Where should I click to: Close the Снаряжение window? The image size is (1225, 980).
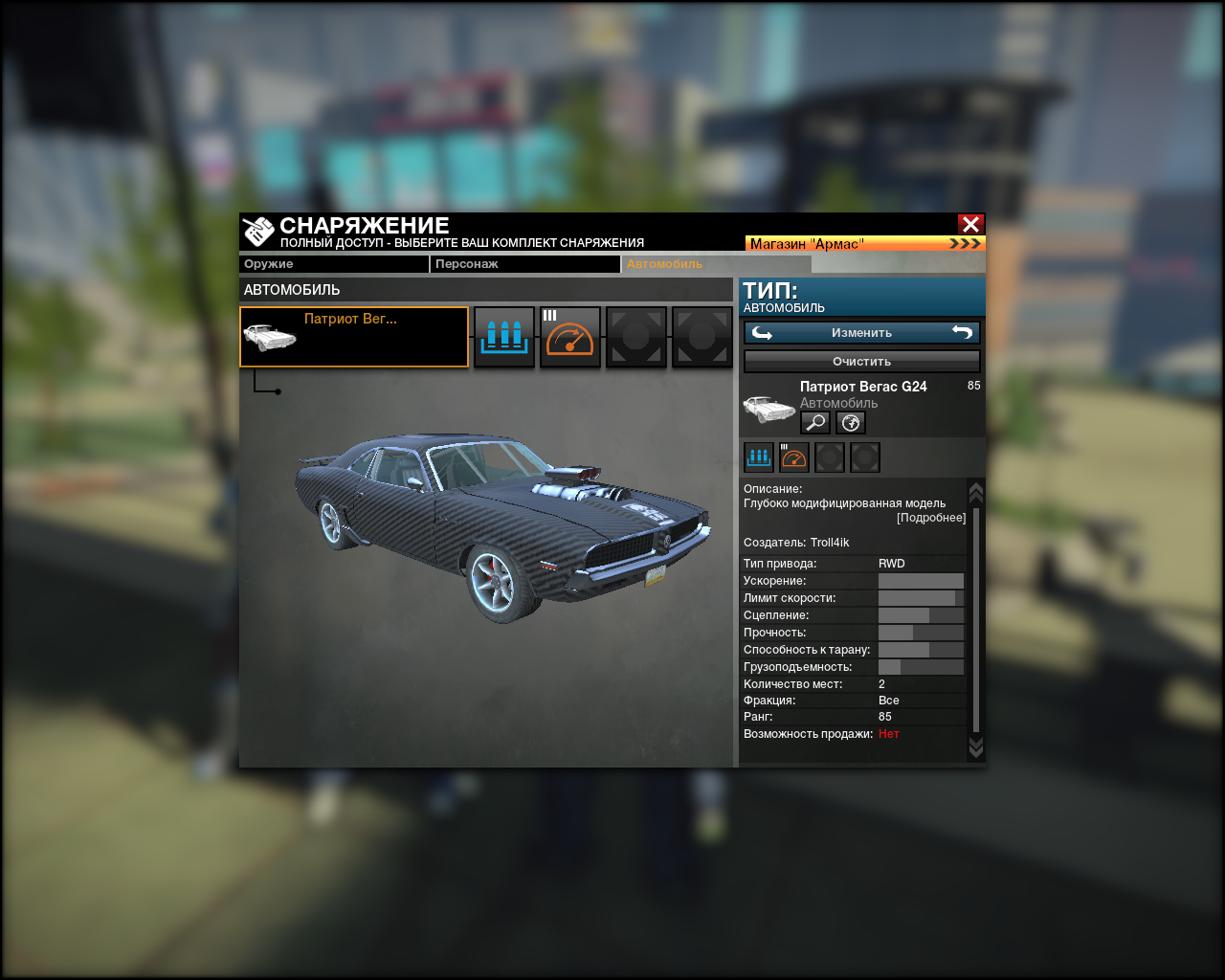pyautogui.click(x=970, y=224)
